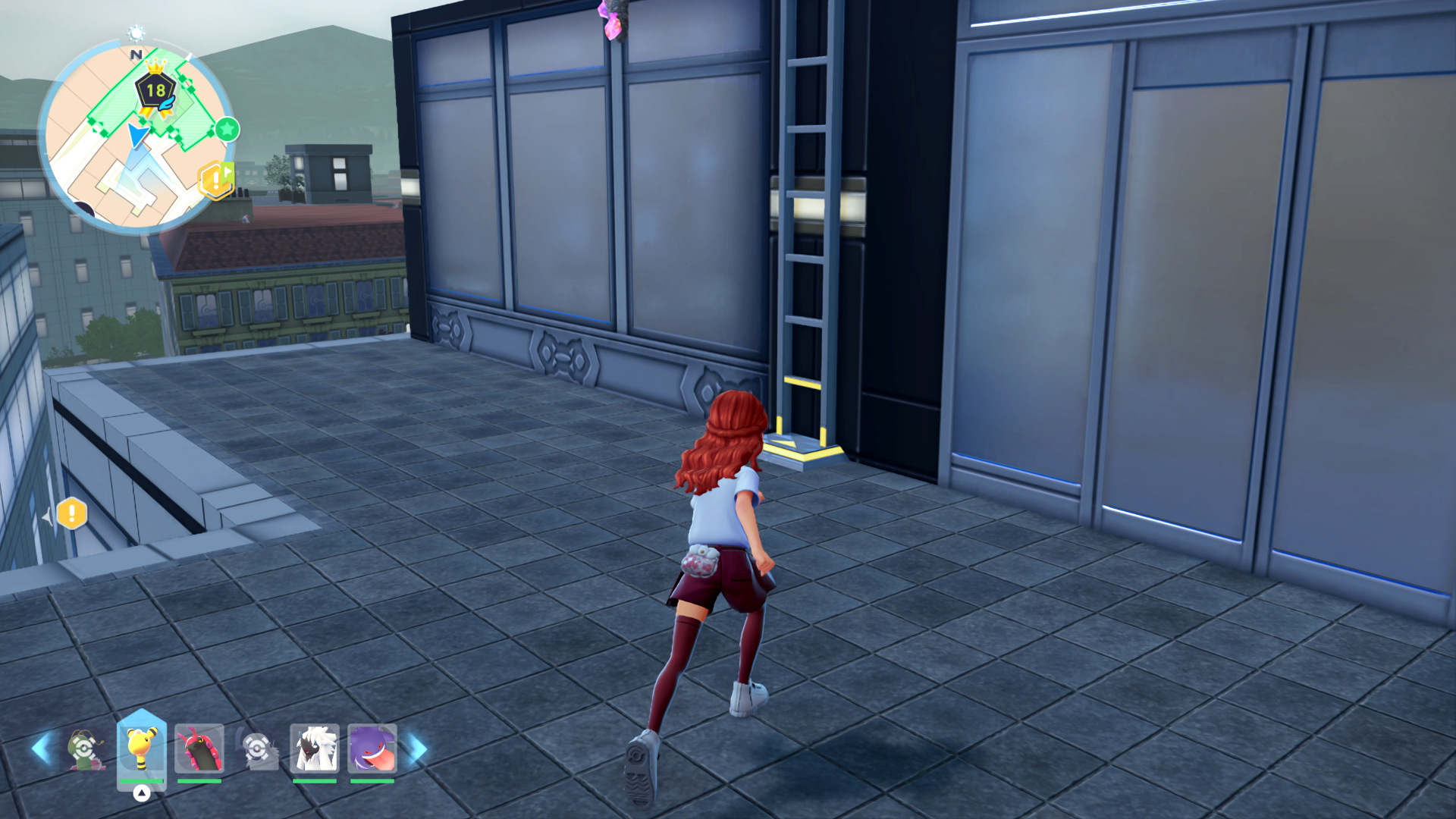Pick the white-furred Zoroark party slot
The height and width of the screenshot is (819, 1456).
[x=314, y=748]
